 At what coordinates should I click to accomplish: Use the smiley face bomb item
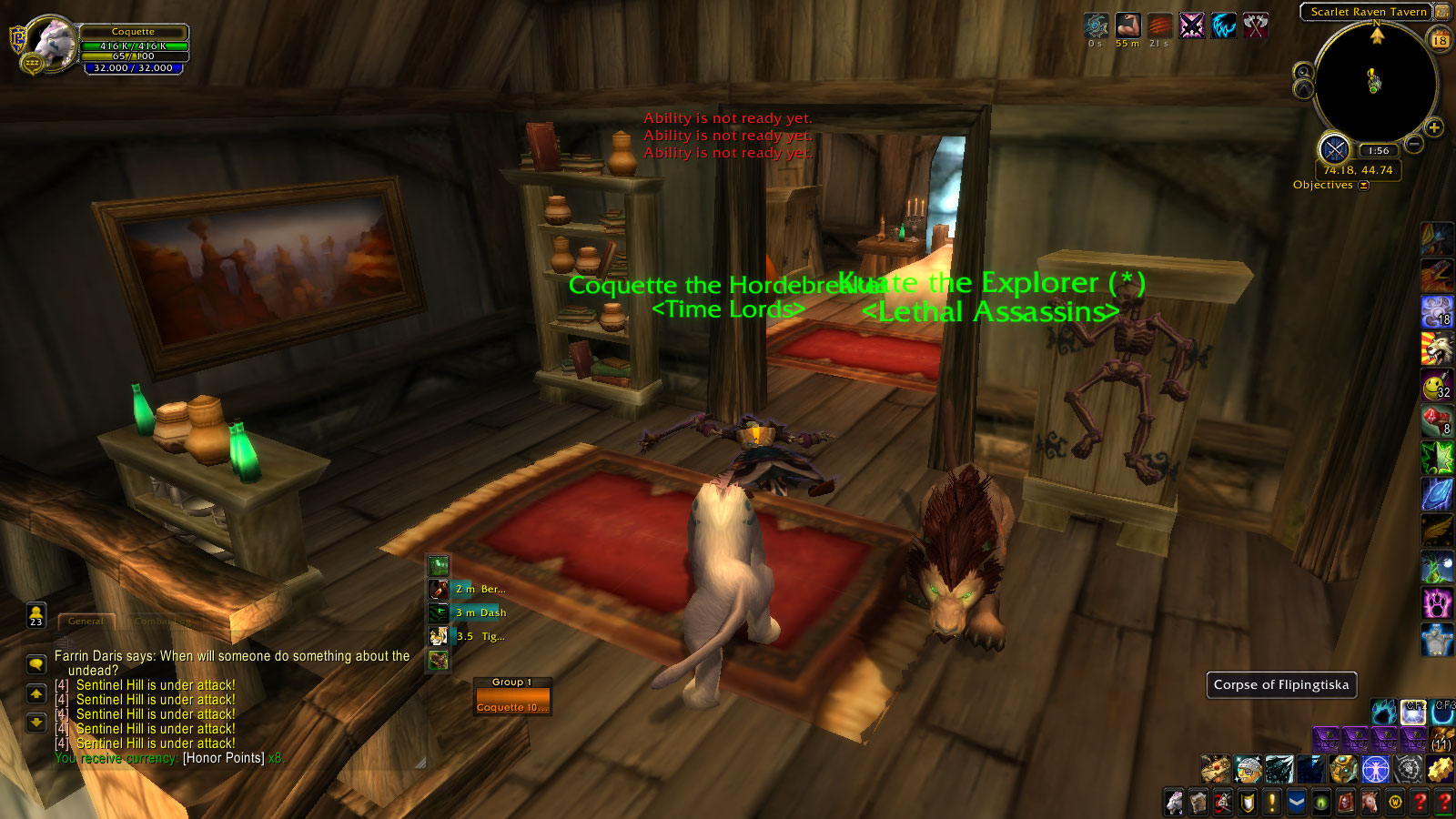1436,386
